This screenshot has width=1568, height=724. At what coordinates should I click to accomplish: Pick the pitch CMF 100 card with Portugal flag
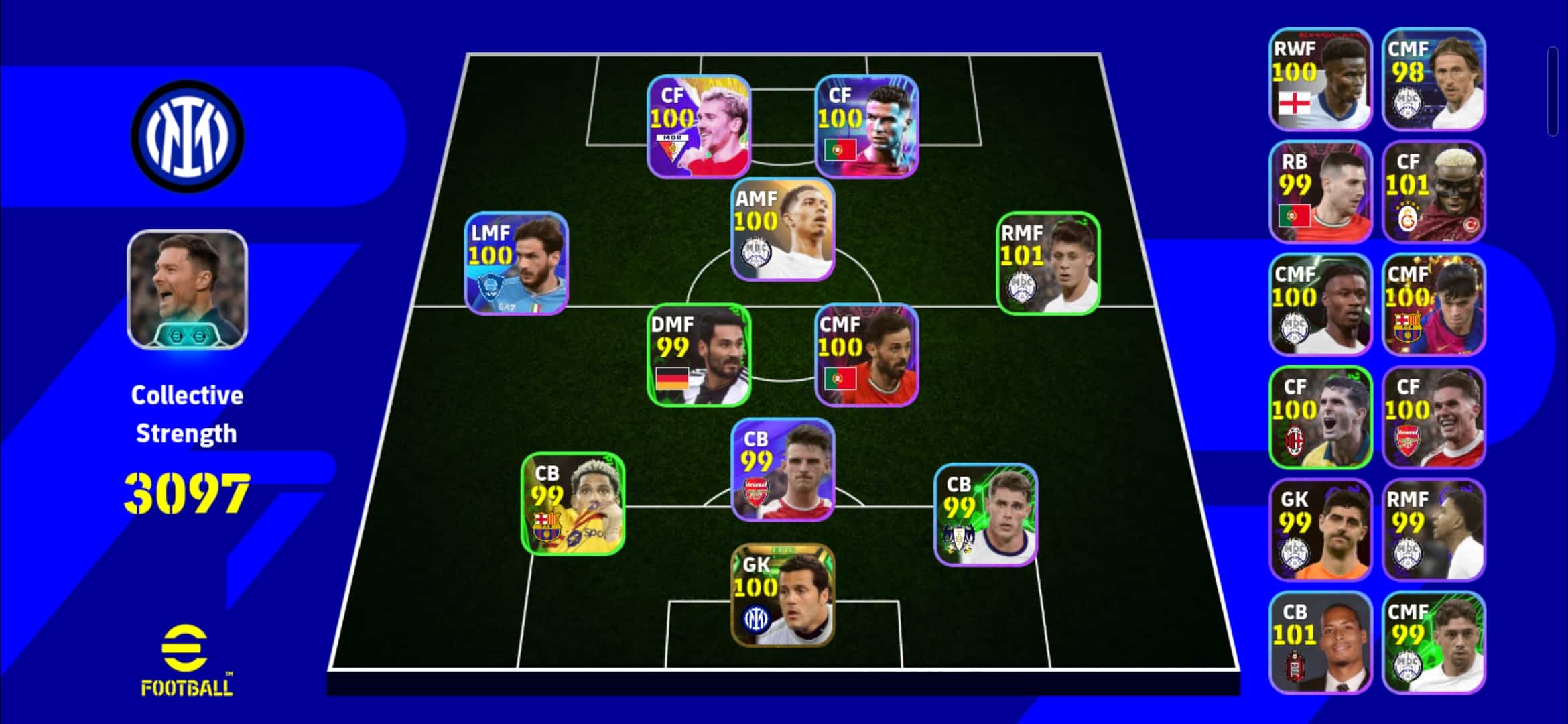(866, 355)
